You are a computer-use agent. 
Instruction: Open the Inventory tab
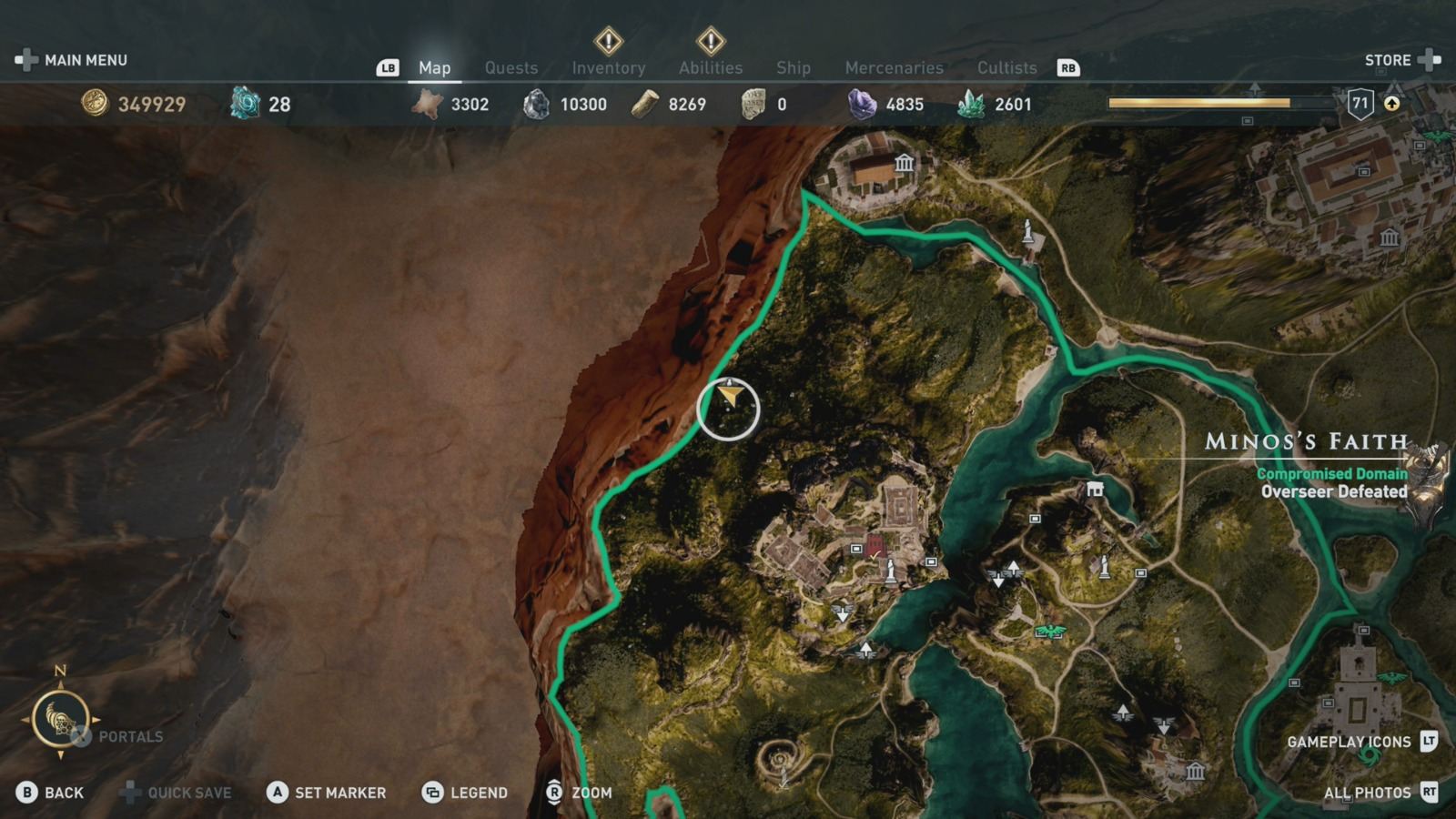click(x=608, y=67)
